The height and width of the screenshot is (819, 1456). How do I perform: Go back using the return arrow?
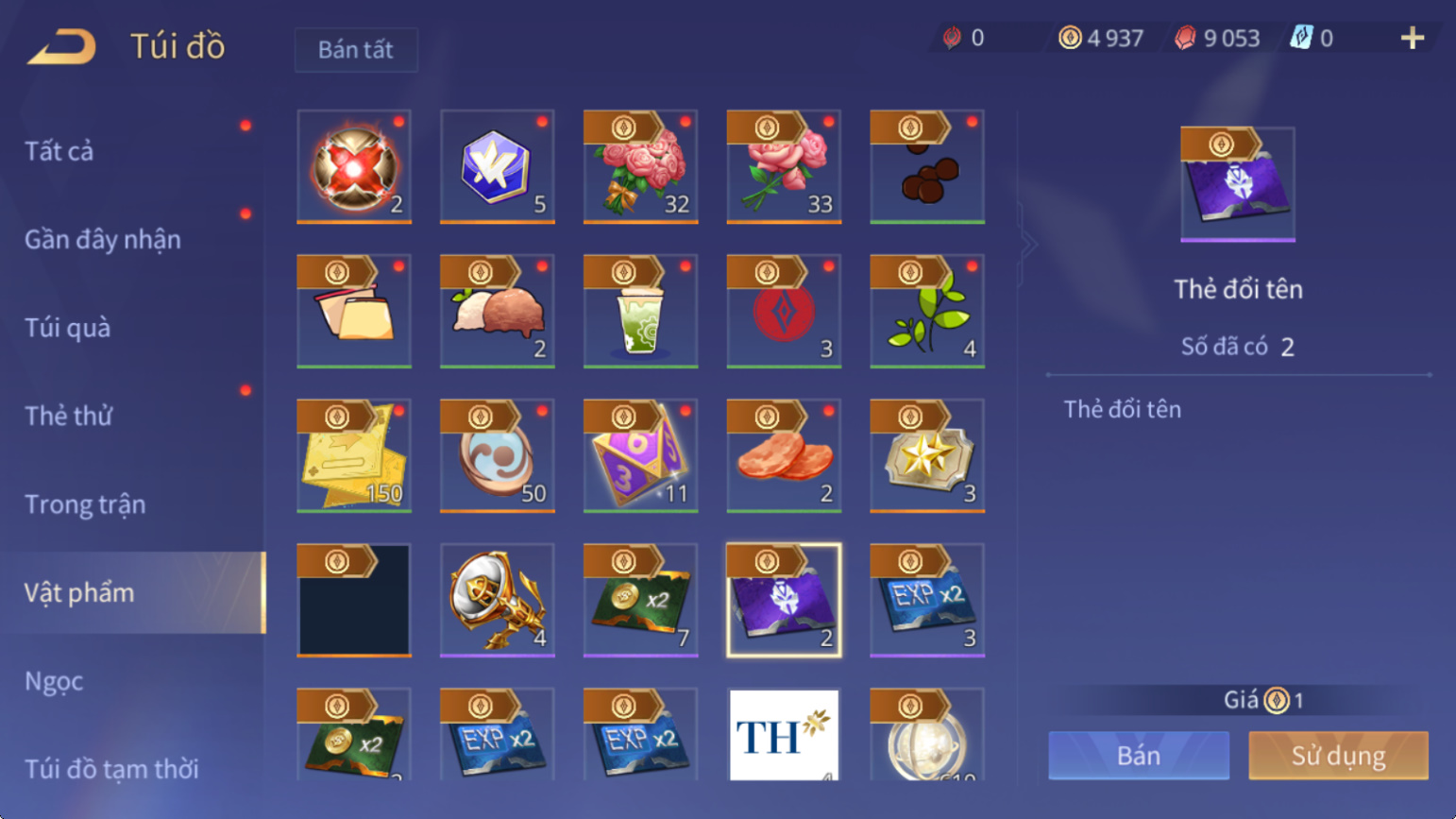(x=62, y=46)
